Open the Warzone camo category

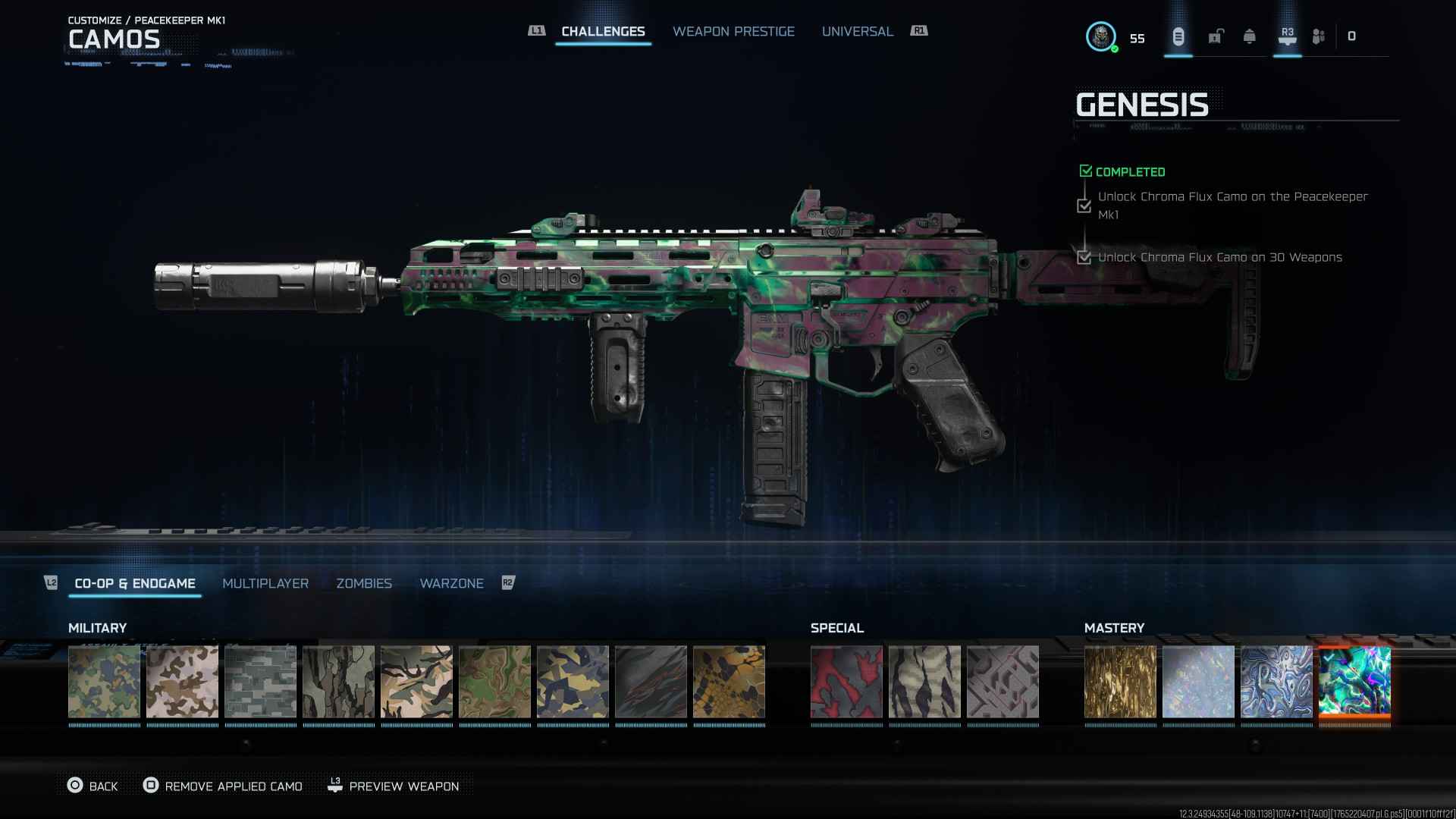pos(451,583)
